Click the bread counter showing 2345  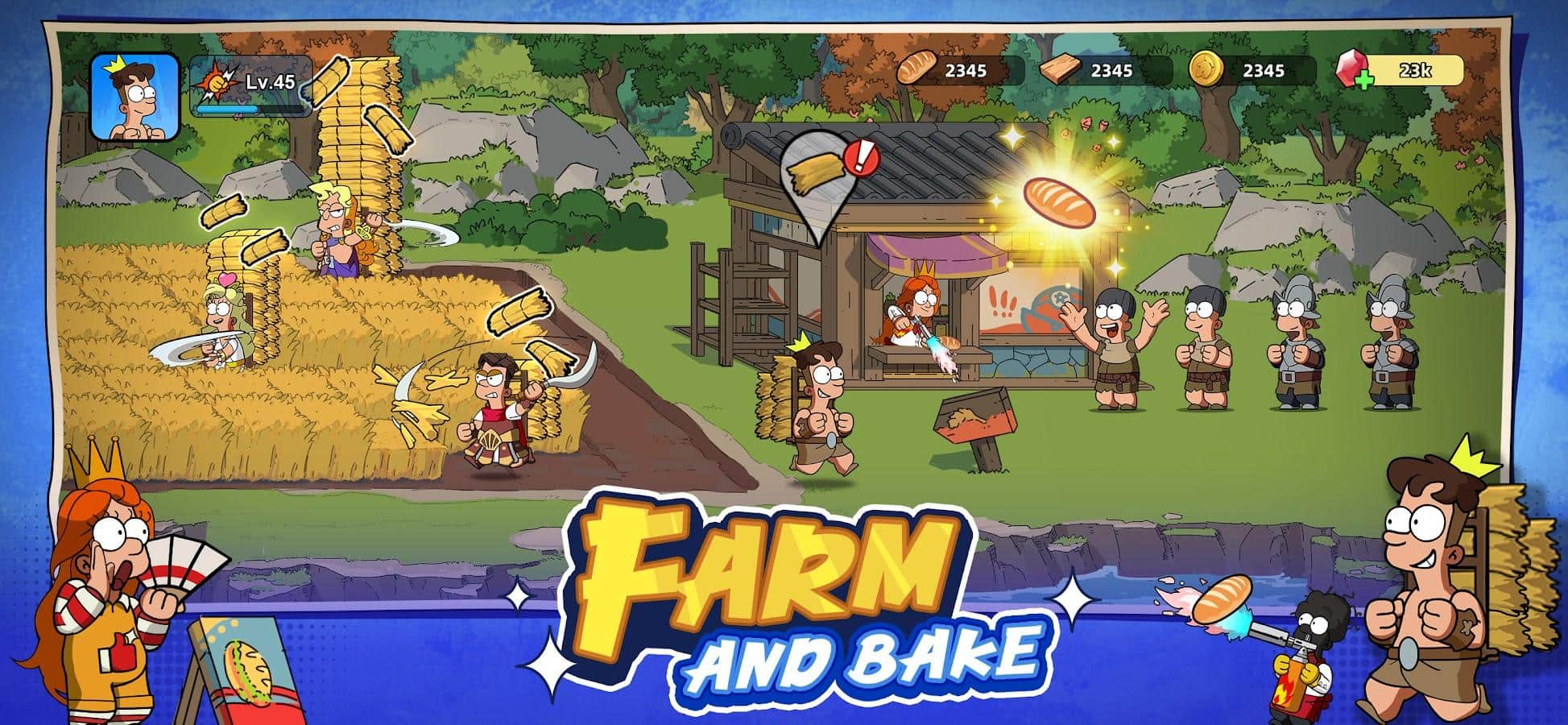click(966, 70)
